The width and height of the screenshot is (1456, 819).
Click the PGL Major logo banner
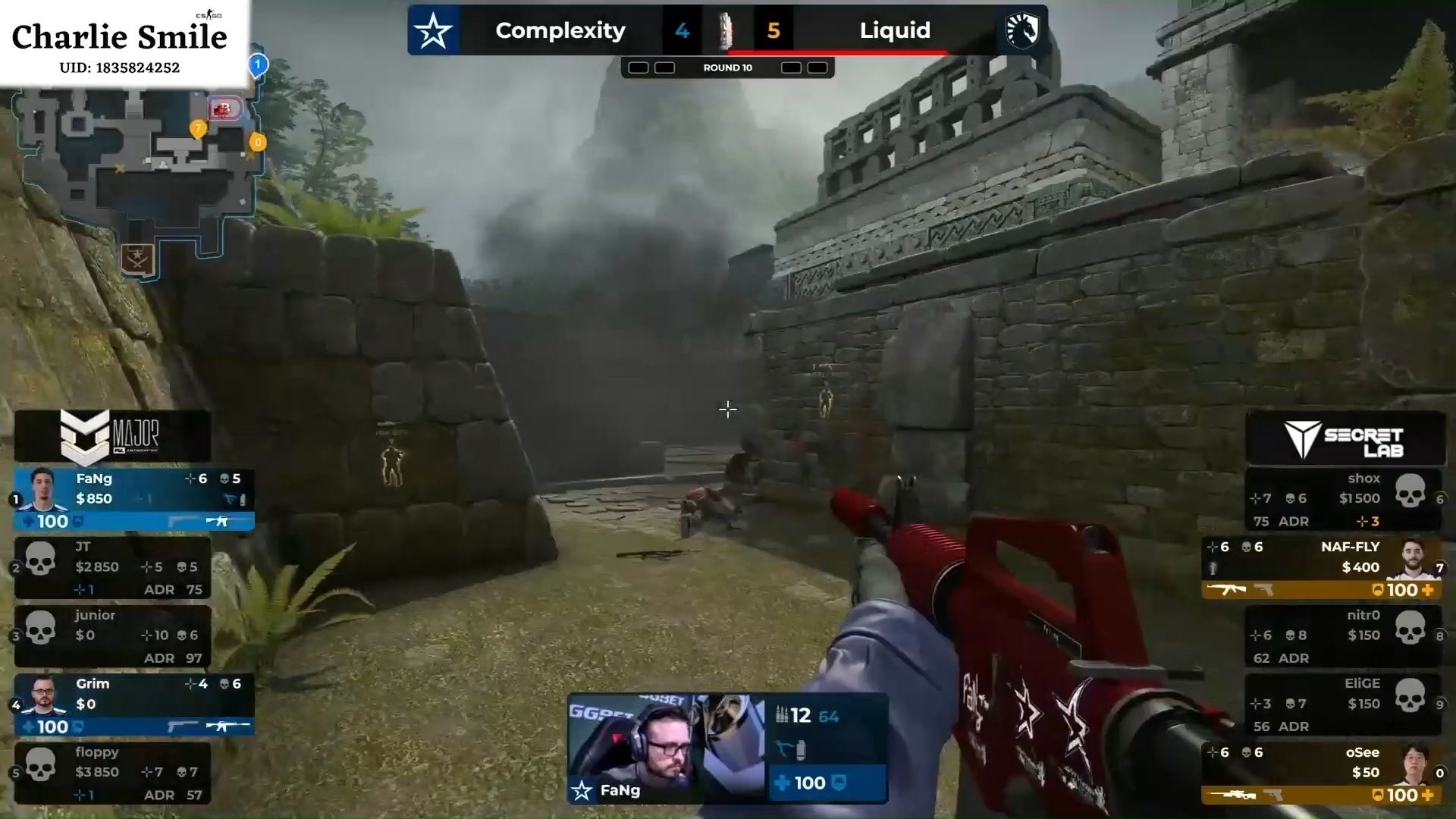[x=112, y=437]
